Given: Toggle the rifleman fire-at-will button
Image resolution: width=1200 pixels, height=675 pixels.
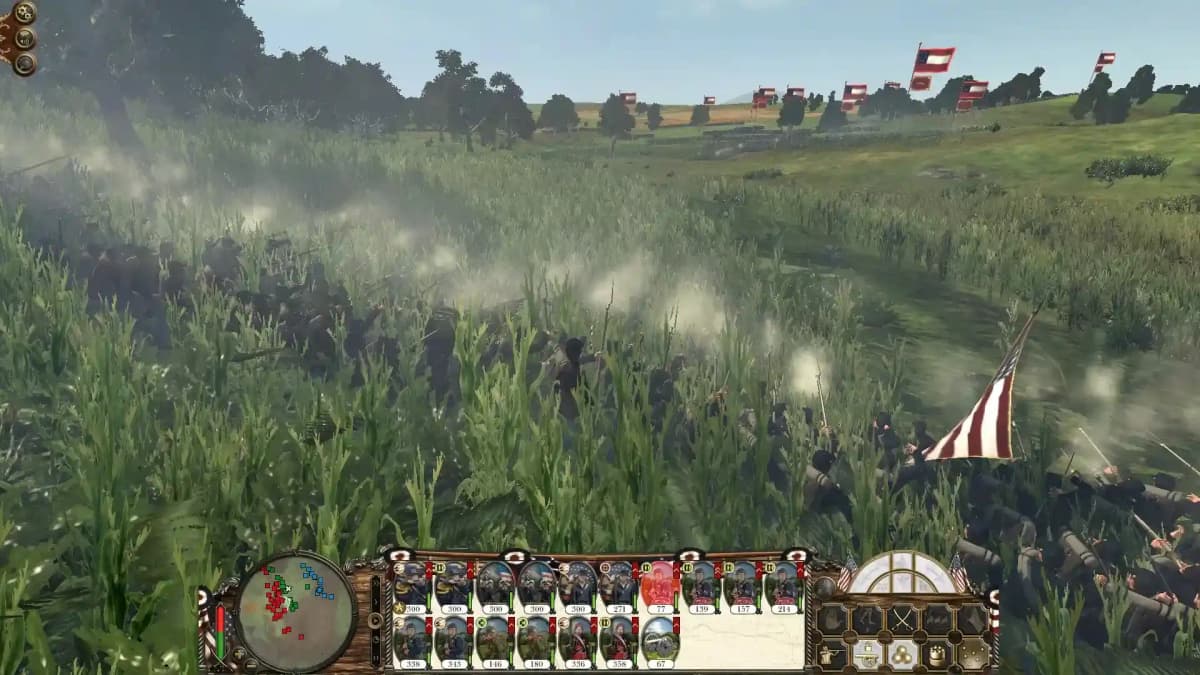Looking at the screenshot, I should click(x=832, y=654).
